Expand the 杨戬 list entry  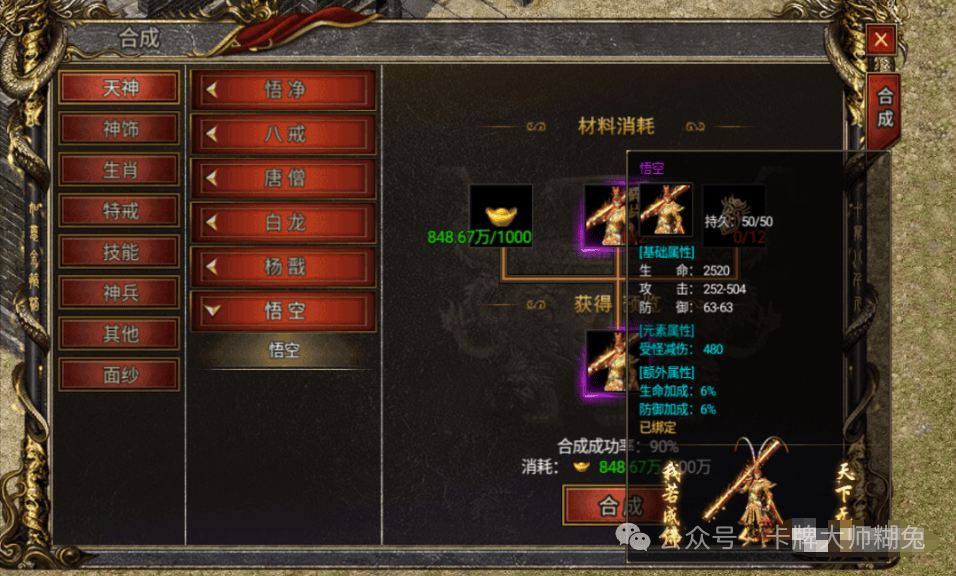[284, 267]
